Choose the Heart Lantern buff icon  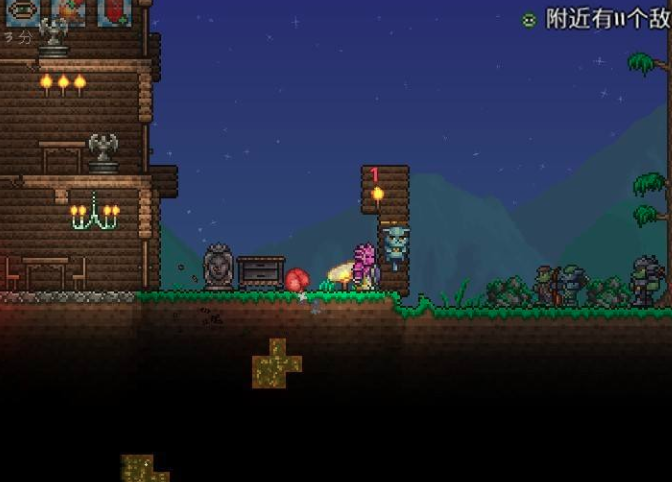click(114, 11)
